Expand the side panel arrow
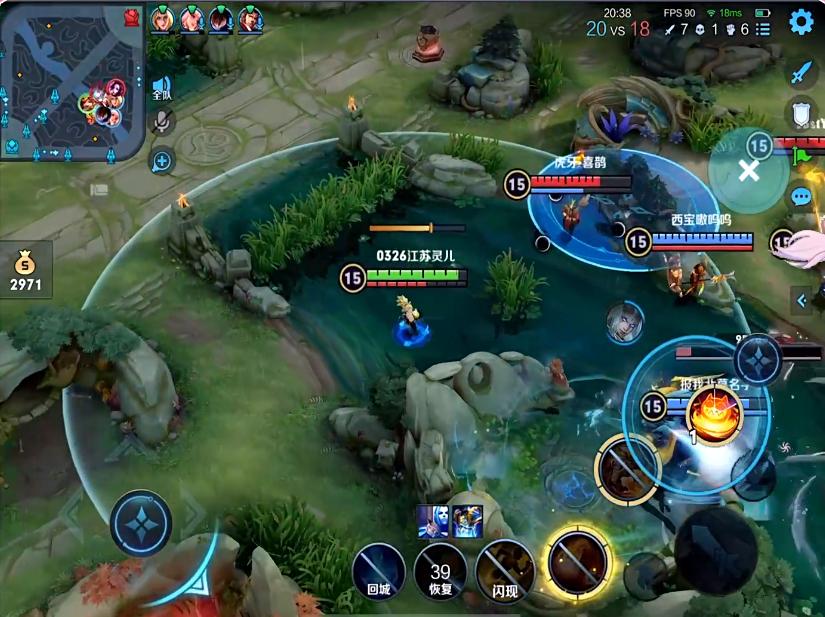The image size is (825, 617). coord(801,299)
